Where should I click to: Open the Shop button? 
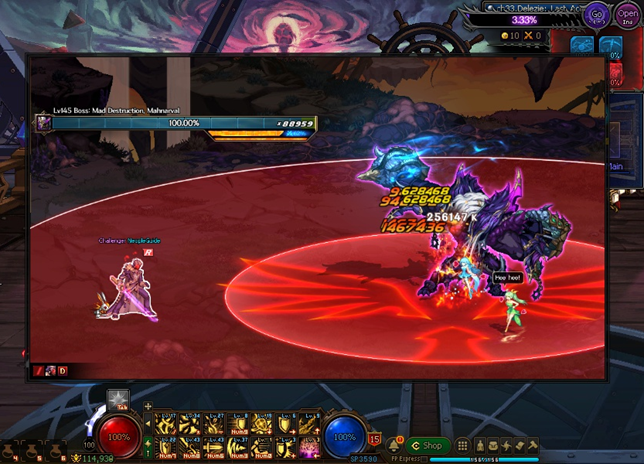(426, 445)
